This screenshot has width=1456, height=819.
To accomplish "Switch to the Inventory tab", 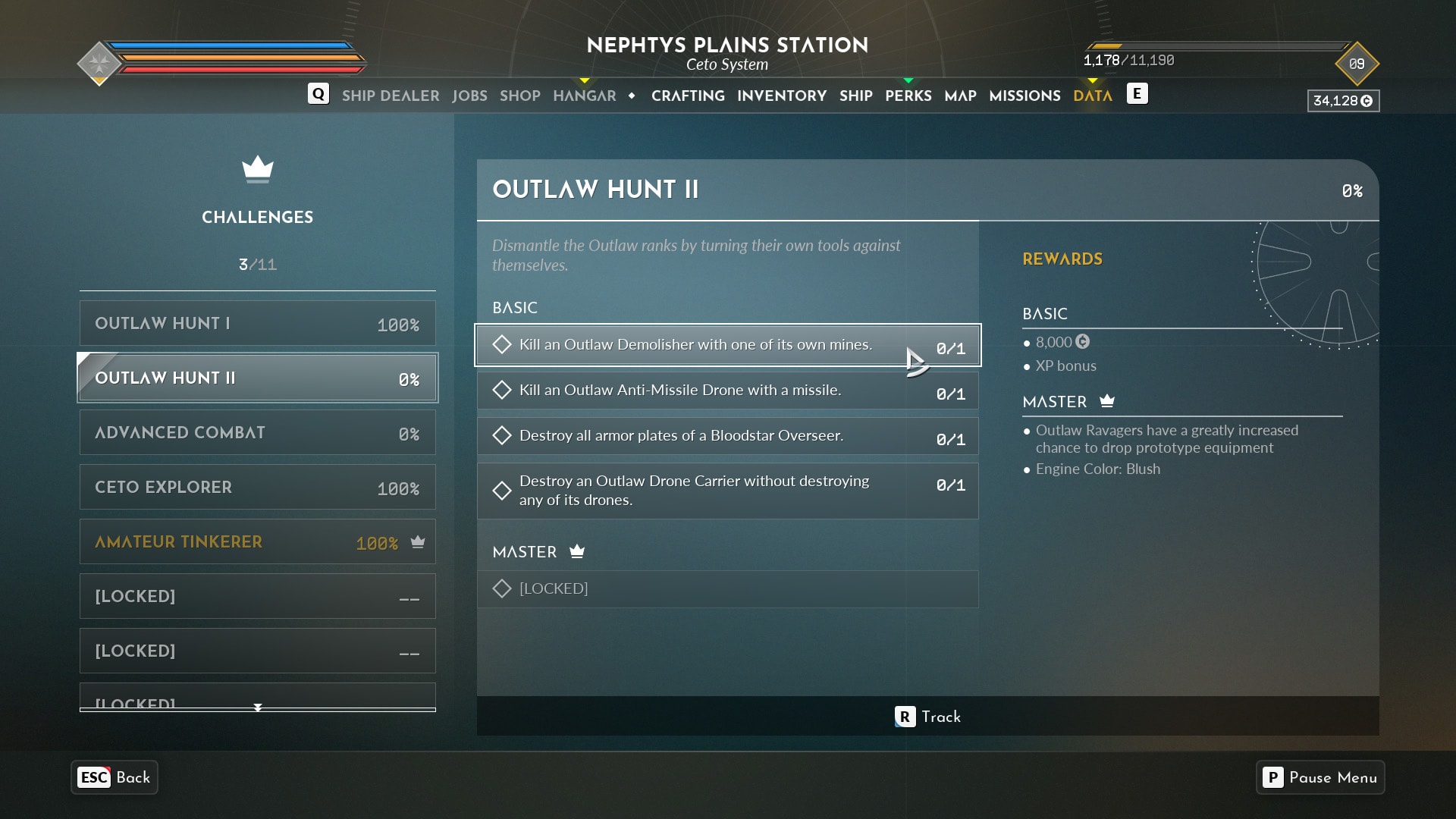I will click(x=781, y=96).
